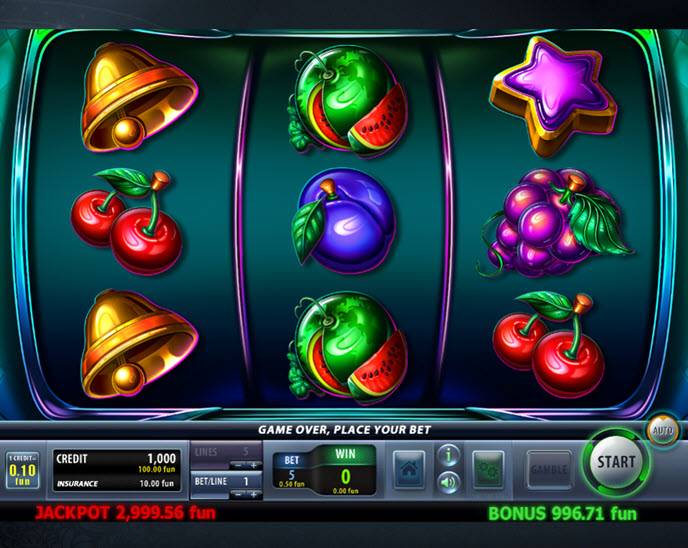The width and height of the screenshot is (688, 548).
Task: Show the game info (i) screen
Action: coord(449,457)
